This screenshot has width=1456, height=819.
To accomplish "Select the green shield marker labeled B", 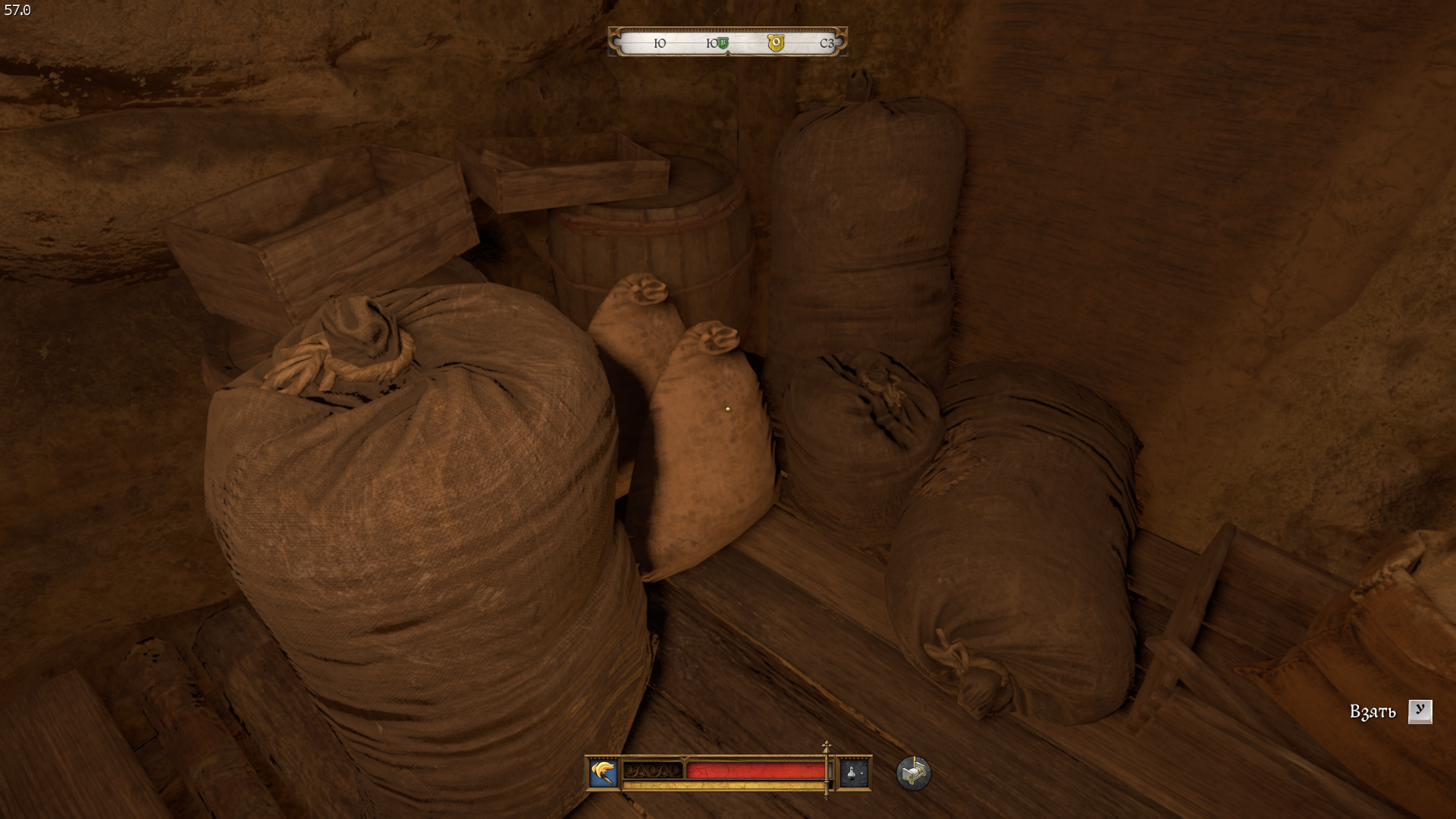I will pyautogui.click(x=723, y=43).
